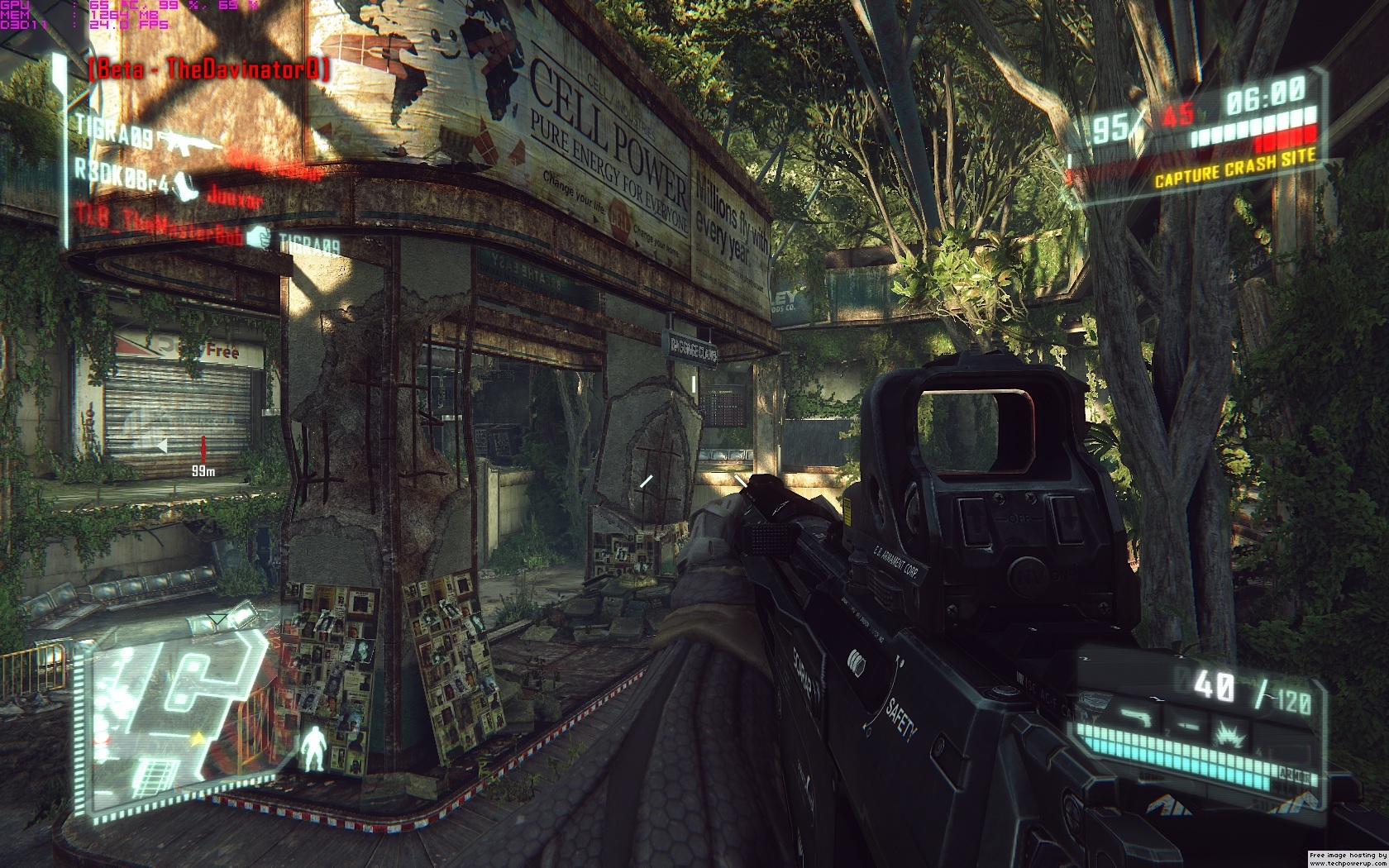
Task: Select the knife attachment icon in slot 2
Action: pyautogui.click(x=1187, y=725)
